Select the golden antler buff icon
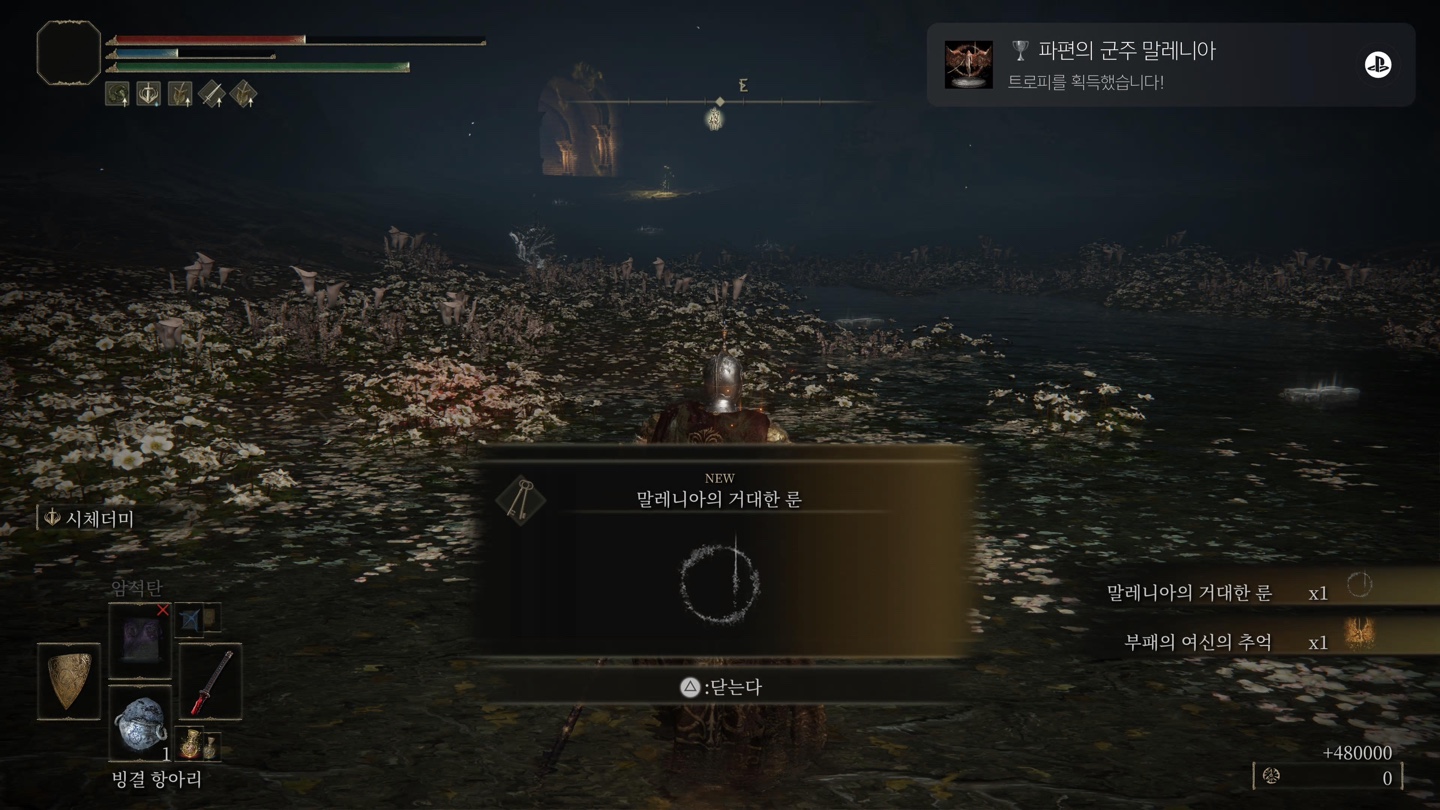This screenshot has width=1440, height=810. tap(180, 93)
